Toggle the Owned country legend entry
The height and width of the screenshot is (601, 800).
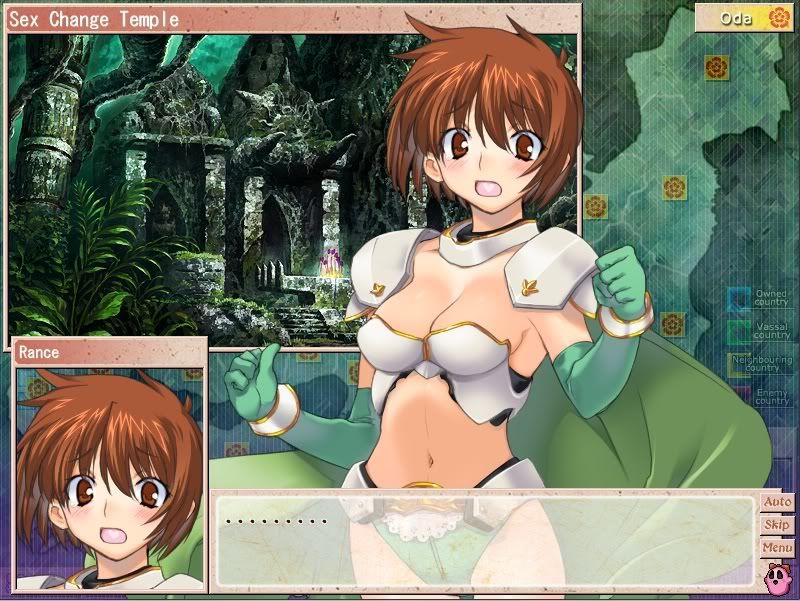coord(759,298)
